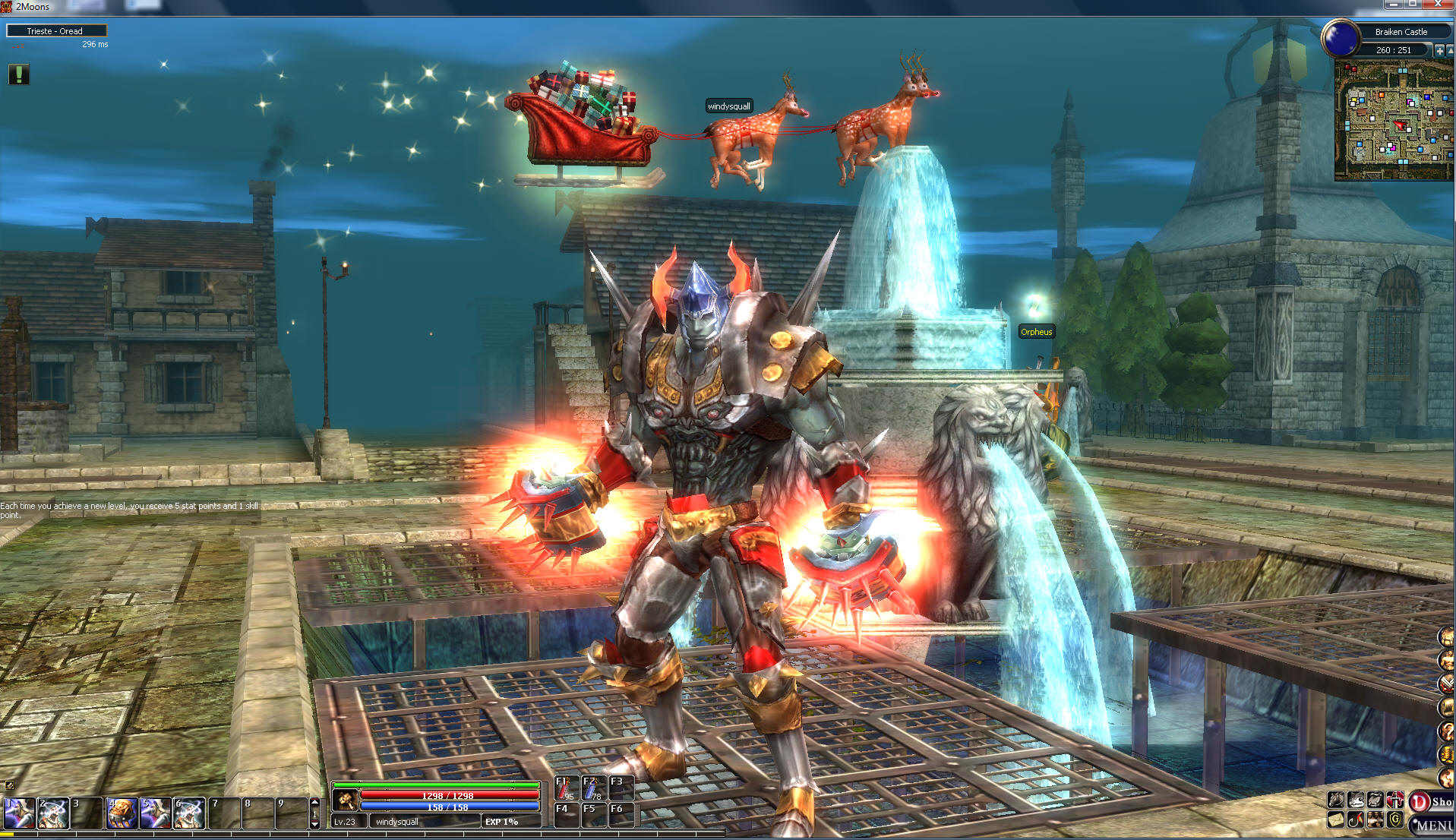Open the mail envelope icon
This screenshot has height=840, width=1456.
pyautogui.click(x=1336, y=819)
